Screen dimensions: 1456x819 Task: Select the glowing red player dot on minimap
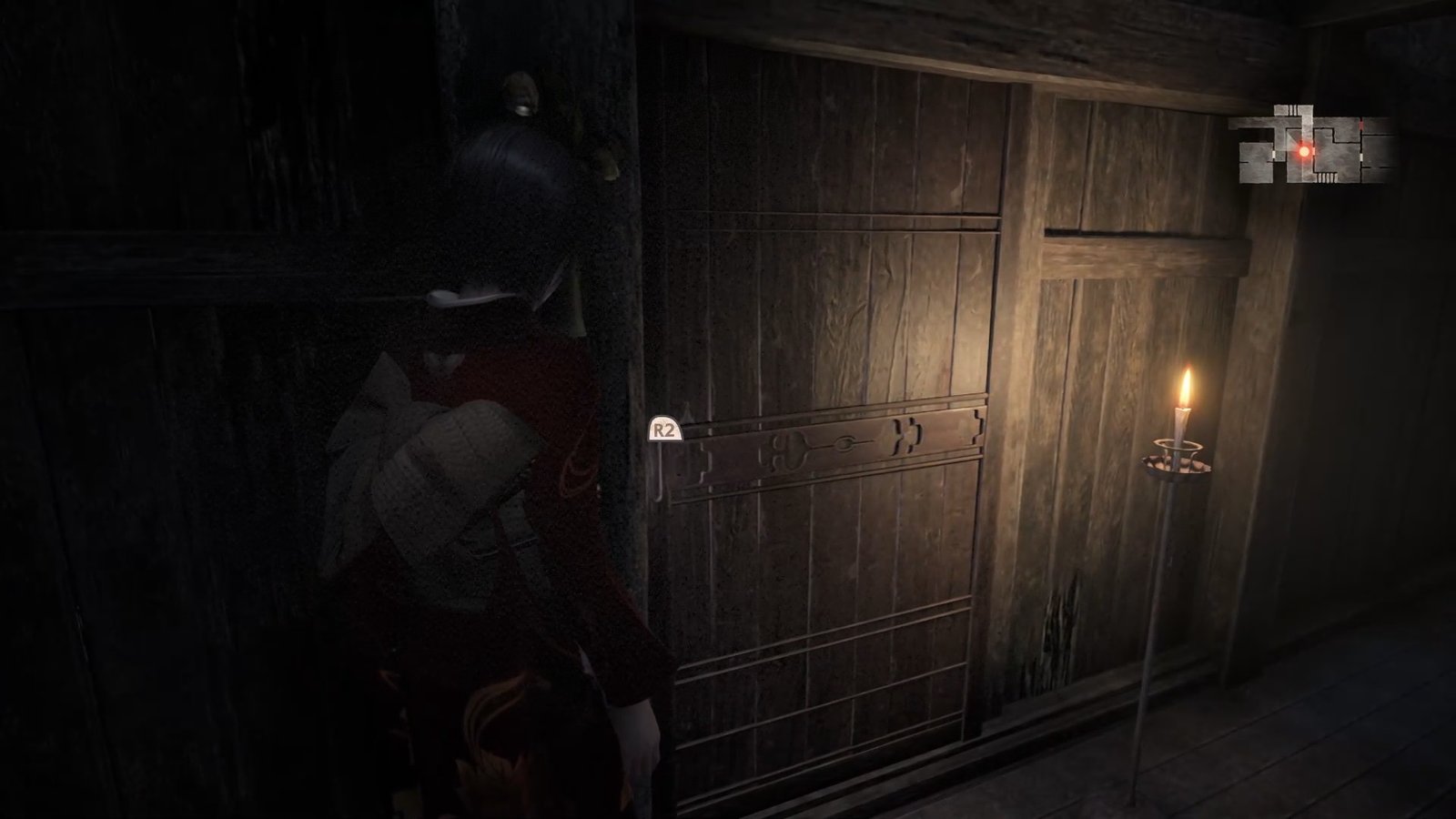coord(1304,151)
